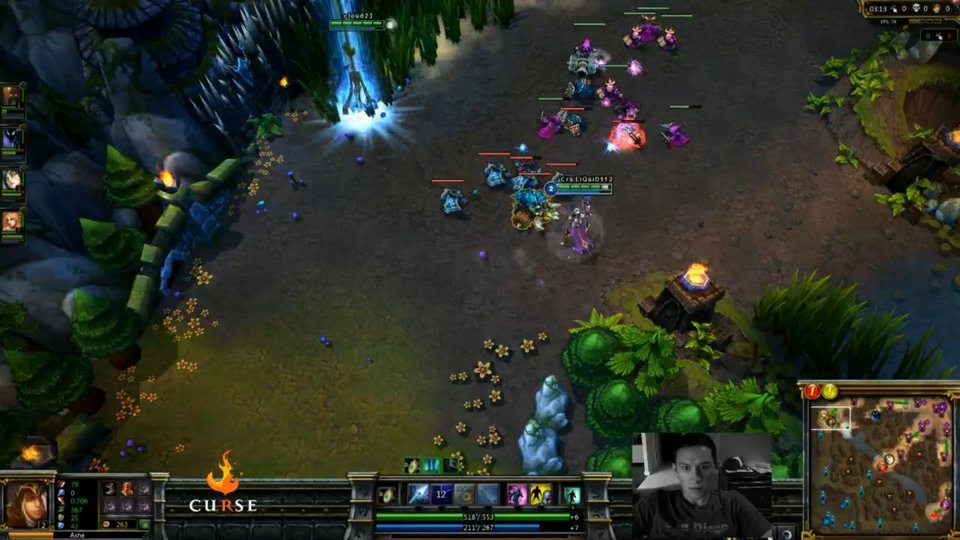This screenshot has width=960, height=540.
Task: Click the passive ability icon beside ability bar
Action: click(387, 494)
